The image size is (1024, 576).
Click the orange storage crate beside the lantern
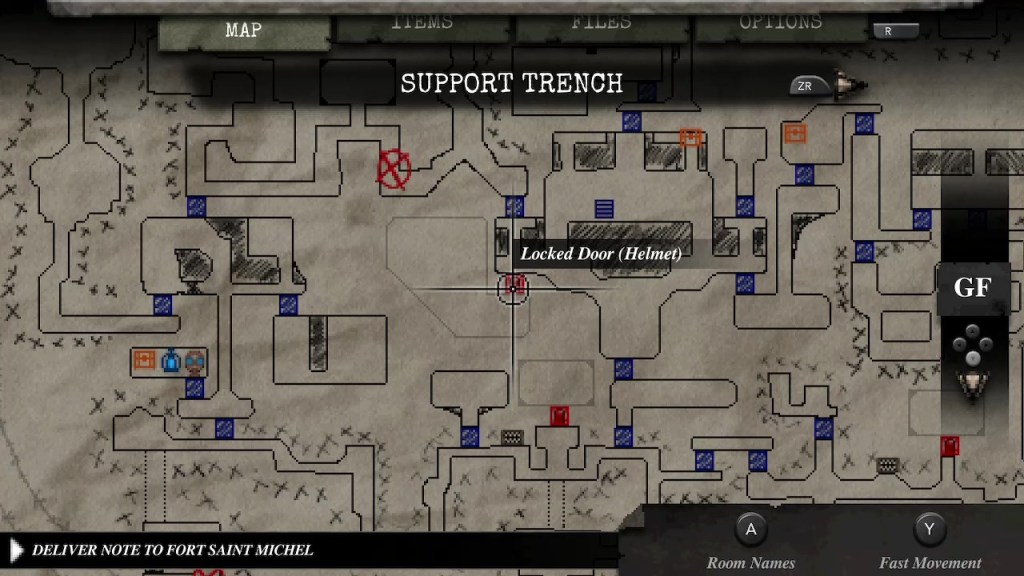coord(145,360)
